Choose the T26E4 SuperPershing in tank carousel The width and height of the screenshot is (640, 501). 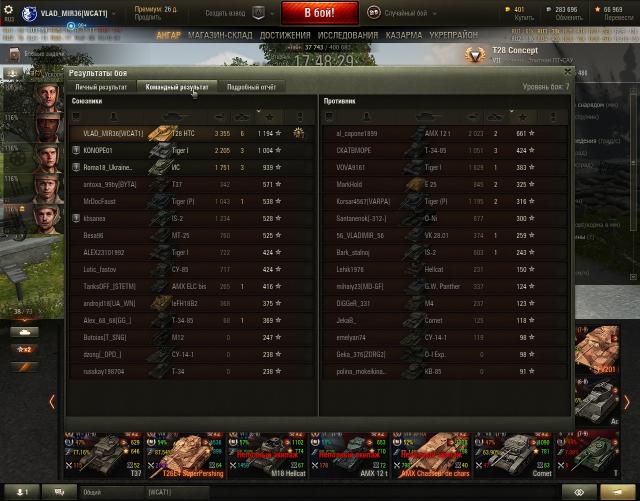[x=185, y=455]
